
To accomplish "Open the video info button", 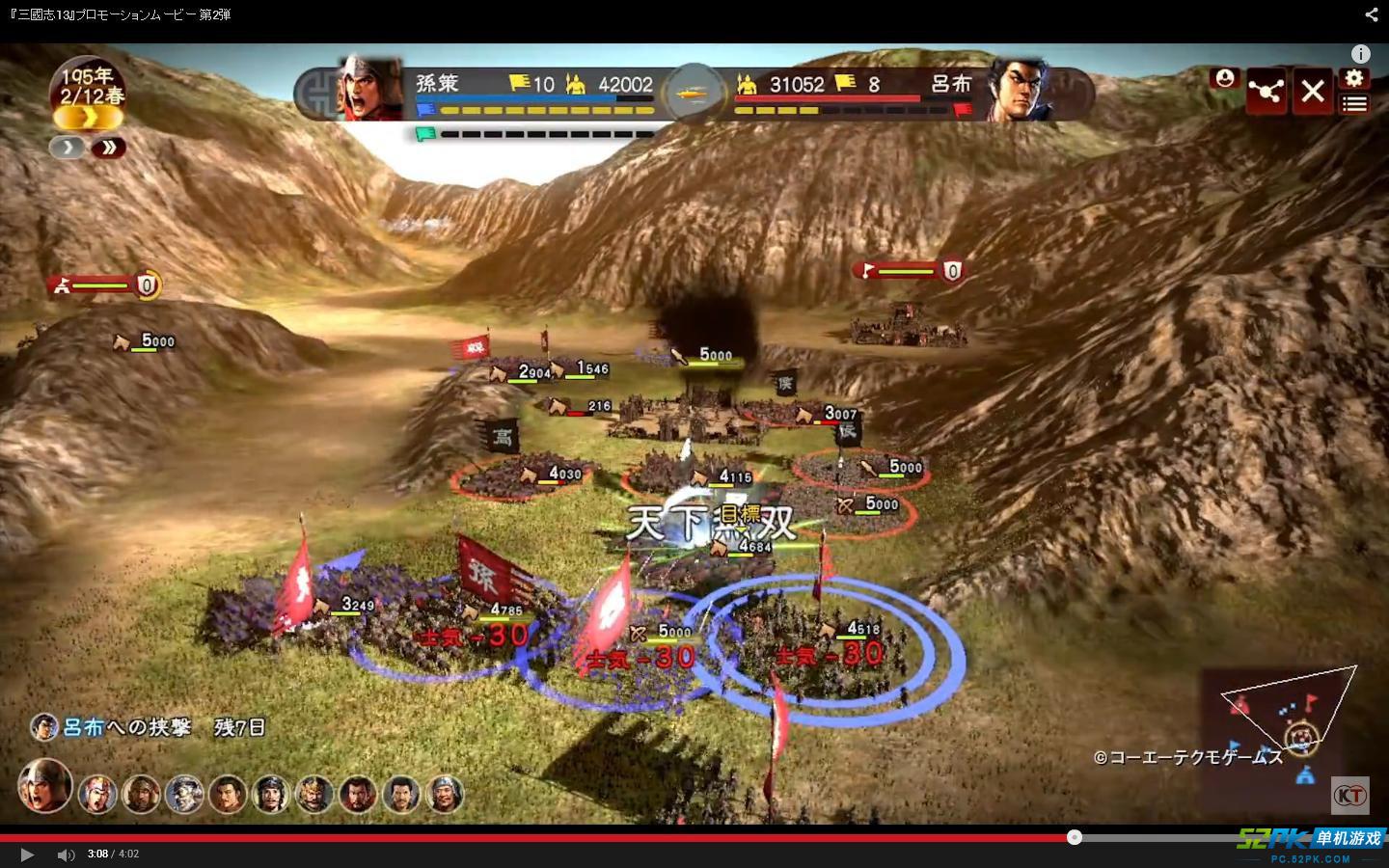I will coord(1360,54).
